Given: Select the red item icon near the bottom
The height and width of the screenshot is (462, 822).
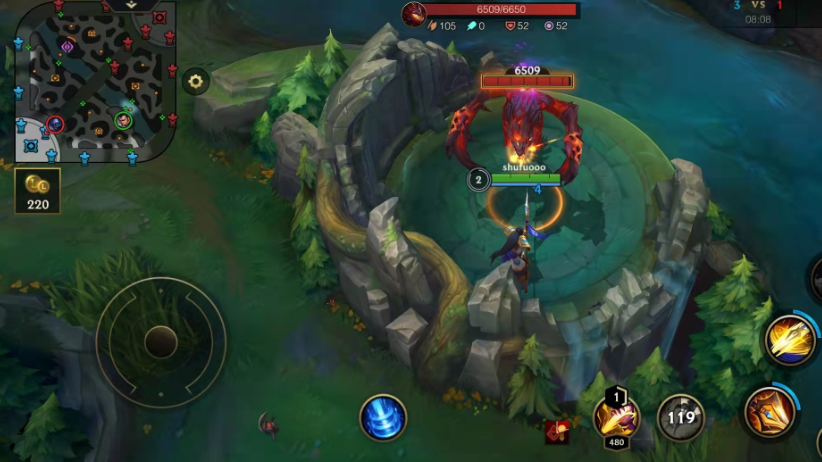Looking at the screenshot, I should tap(557, 431).
